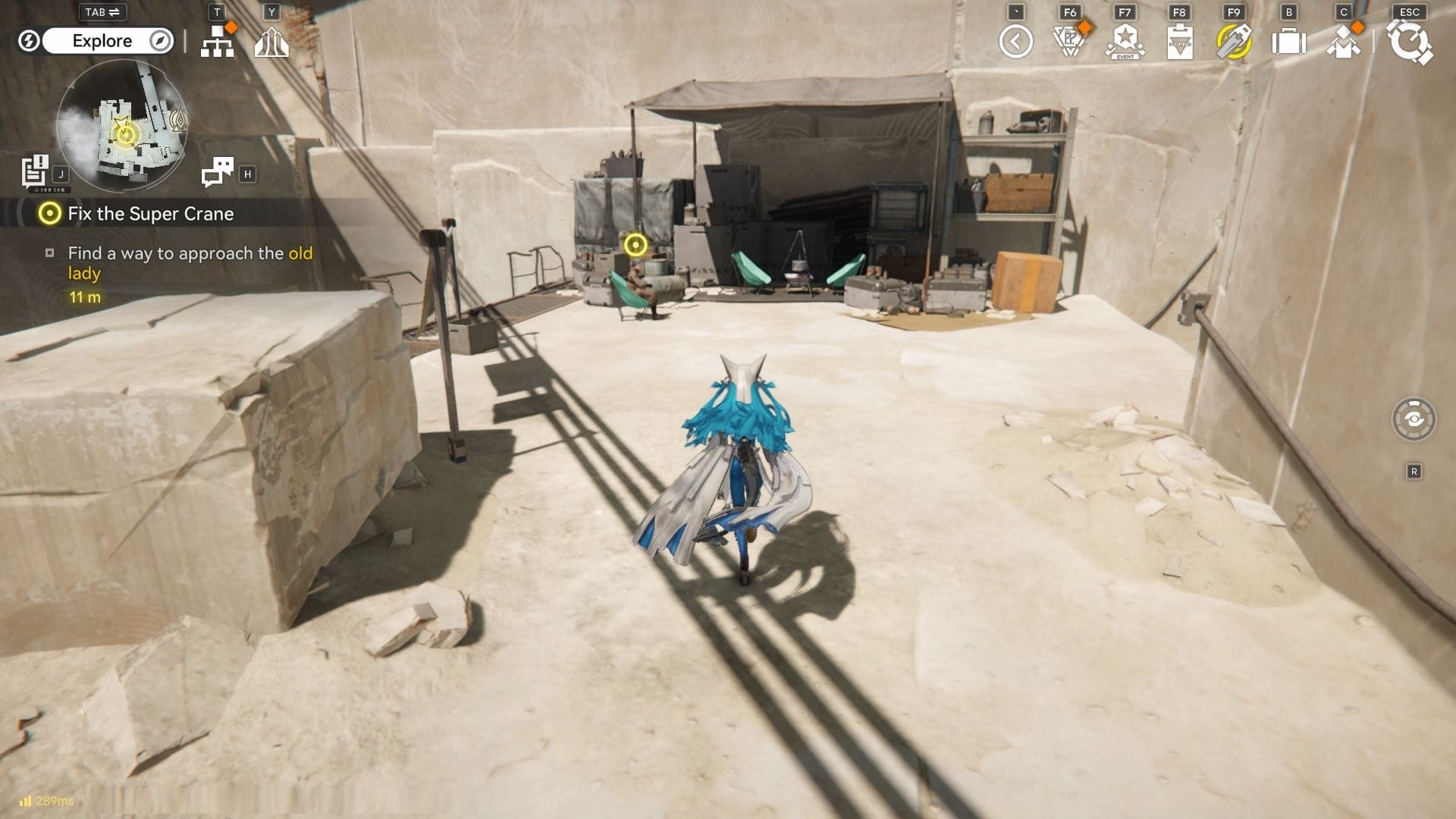Image resolution: width=1456 pixels, height=819 pixels.
Task: Open the yellow-ringed gacha ticket icon
Action: click(1234, 42)
